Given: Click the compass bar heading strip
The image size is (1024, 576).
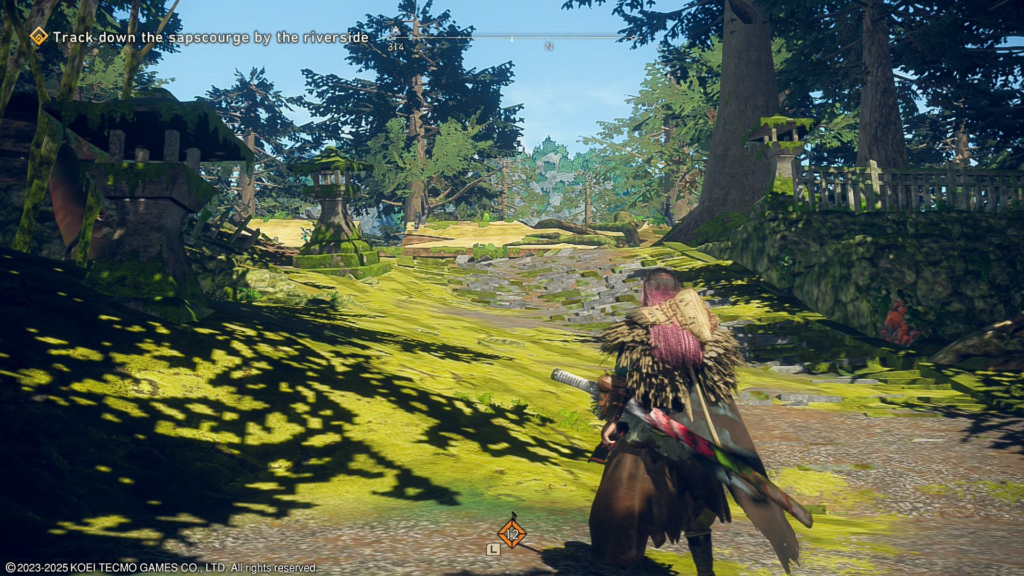Looking at the screenshot, I should point(500,39).
